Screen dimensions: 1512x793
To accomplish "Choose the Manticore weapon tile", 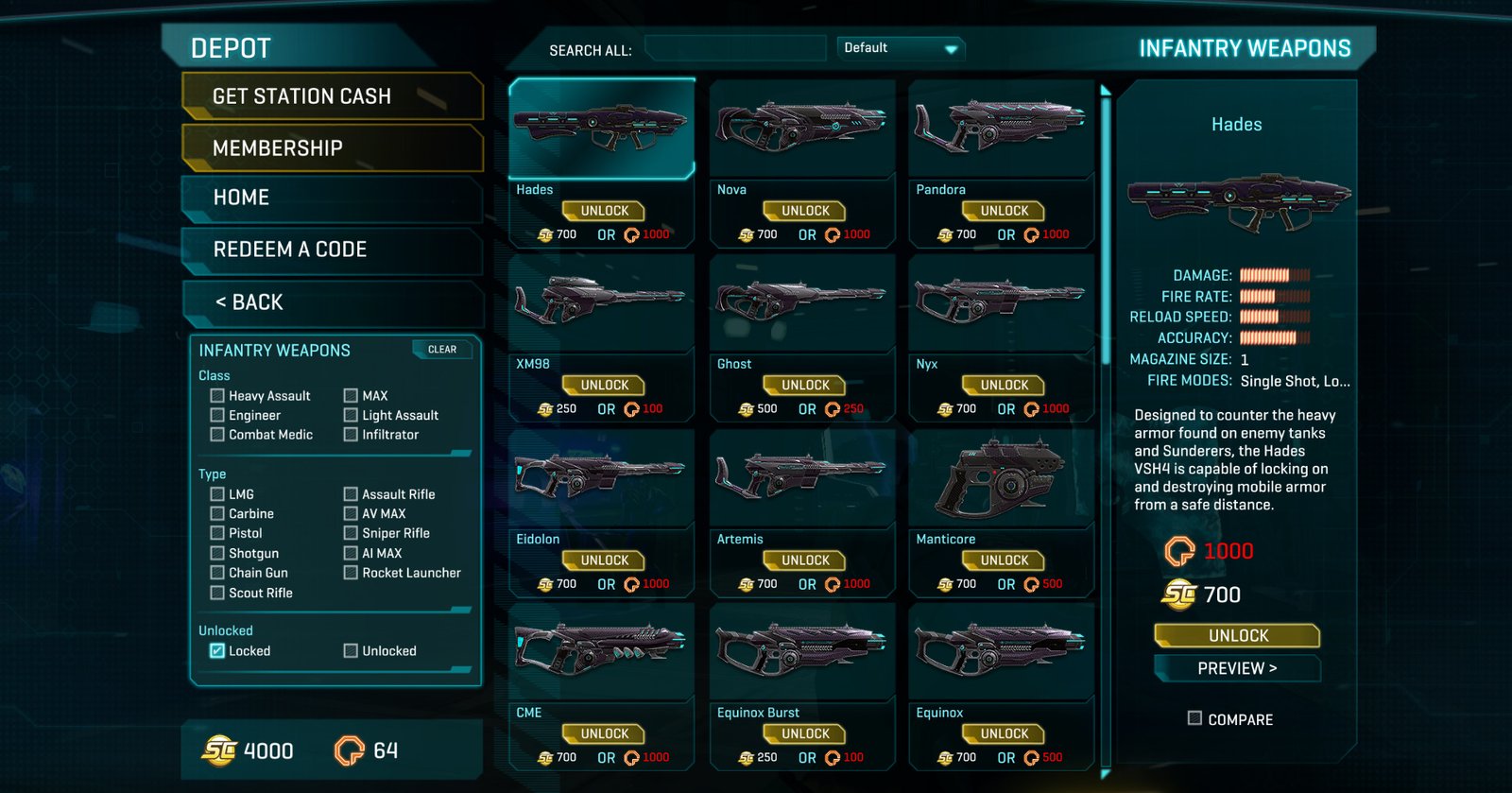I will (1002, 477).
